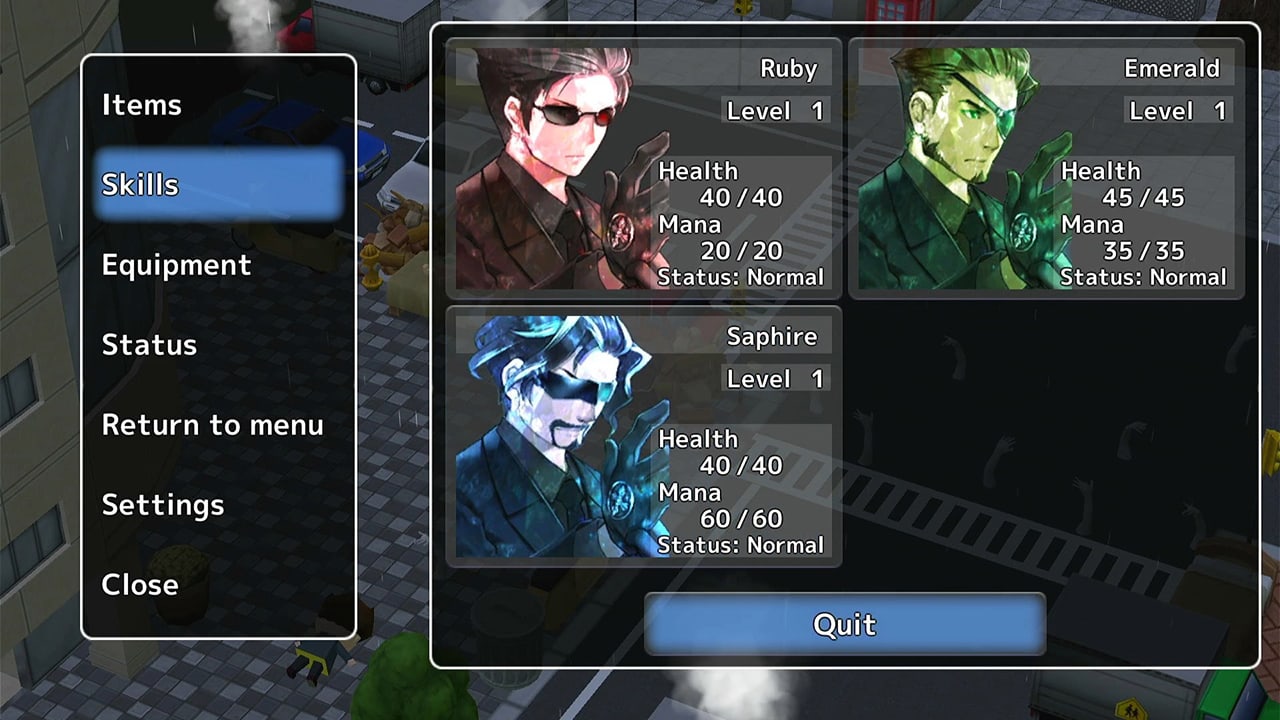Click the Saphire name label
The width and height of the screenshot is (1280, 720).
[773, 336]
